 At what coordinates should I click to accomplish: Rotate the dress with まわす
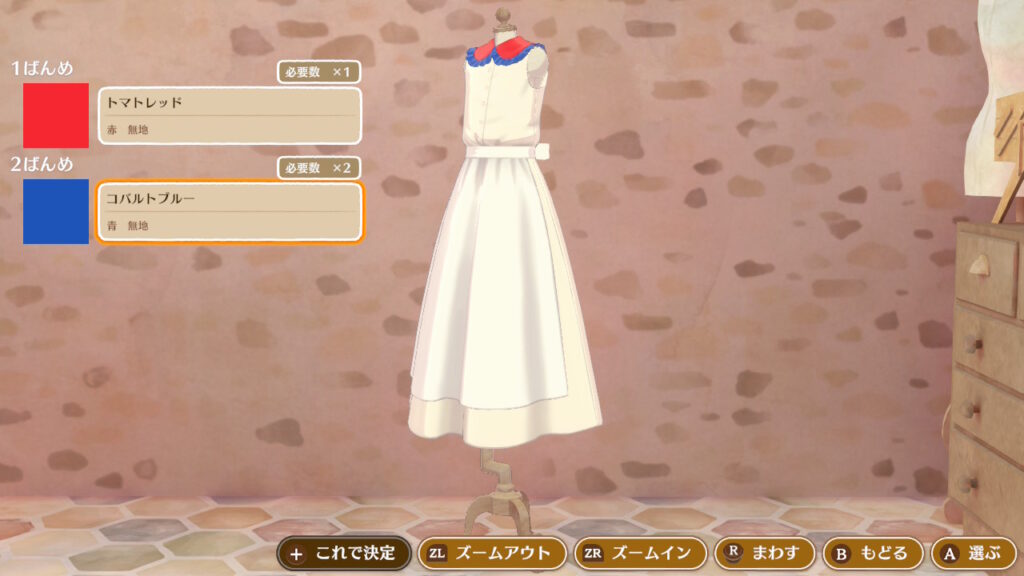pos(763,552)
